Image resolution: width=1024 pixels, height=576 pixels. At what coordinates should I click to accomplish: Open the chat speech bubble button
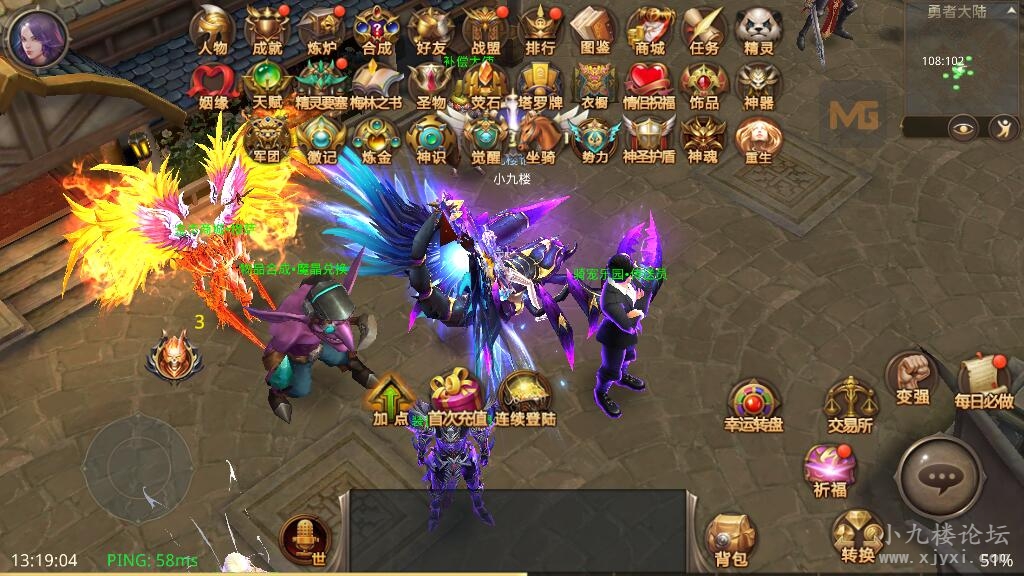coord(940,478)
